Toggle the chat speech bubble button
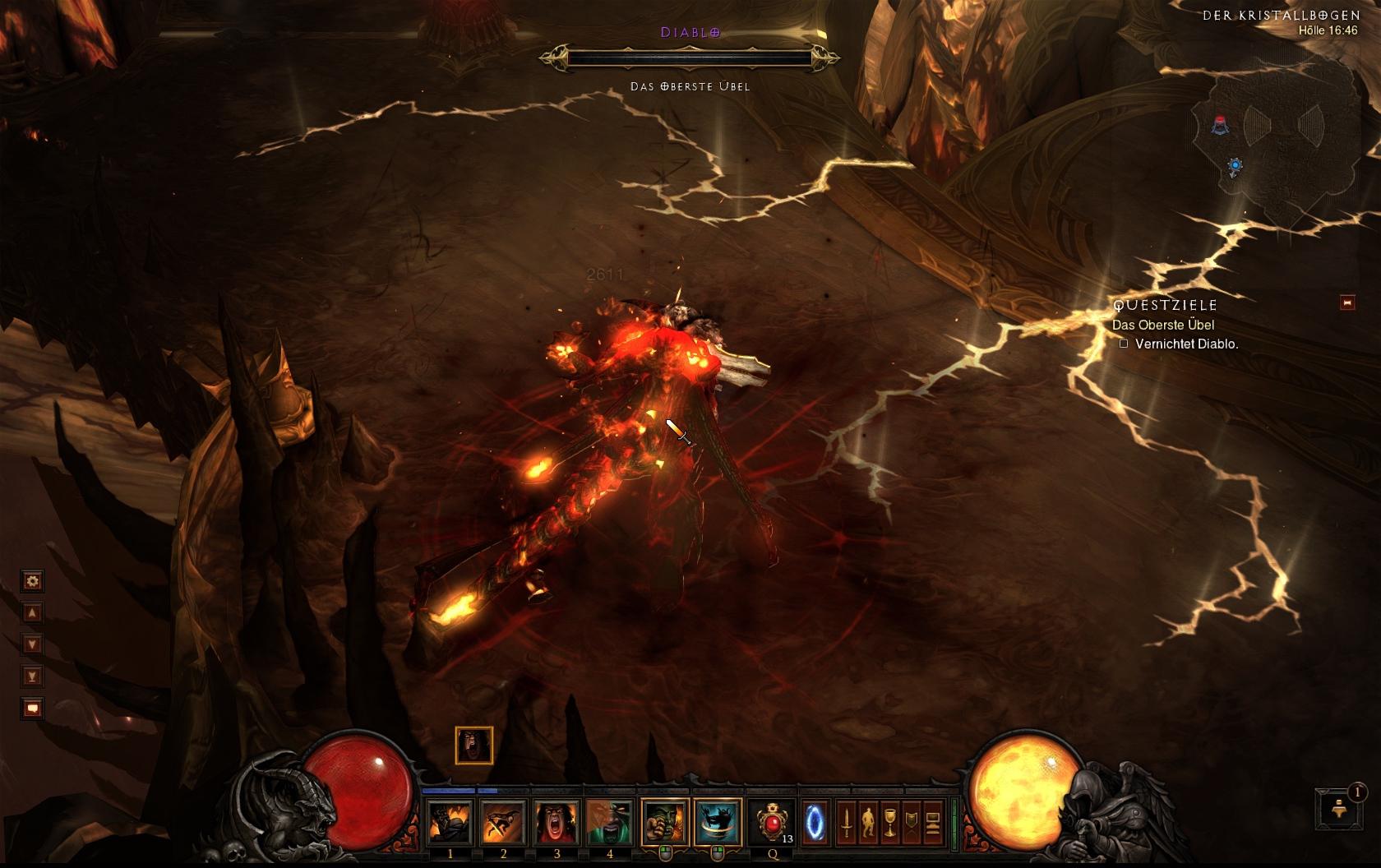Image resolution: width=1381 pixels, height=868 pixels. pos(32,708)
